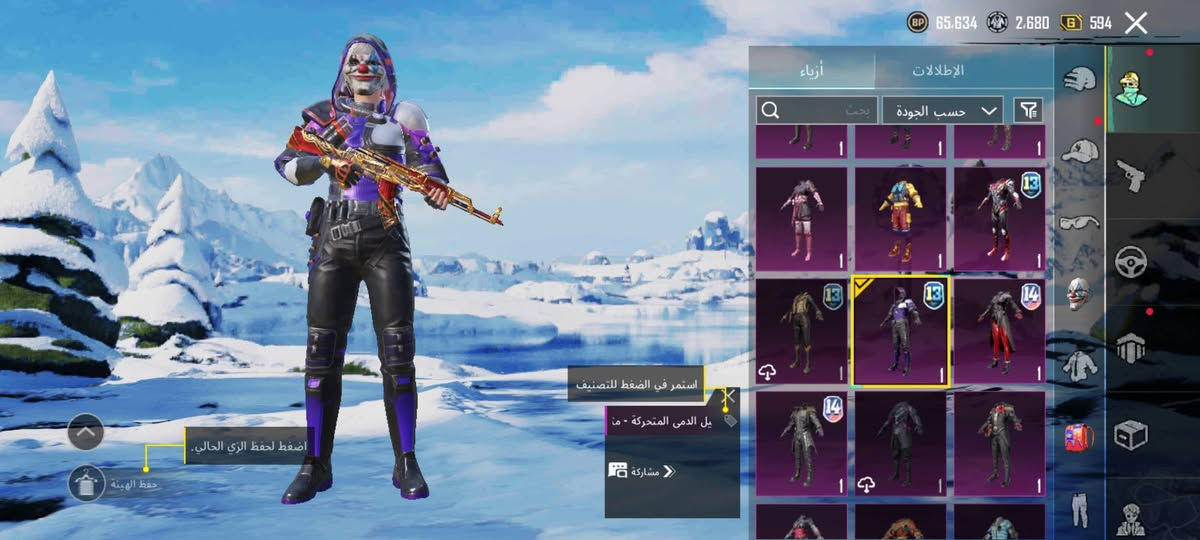
Task: Choose the currently equipped purple hooded outfit
Action: coord(900,331)
